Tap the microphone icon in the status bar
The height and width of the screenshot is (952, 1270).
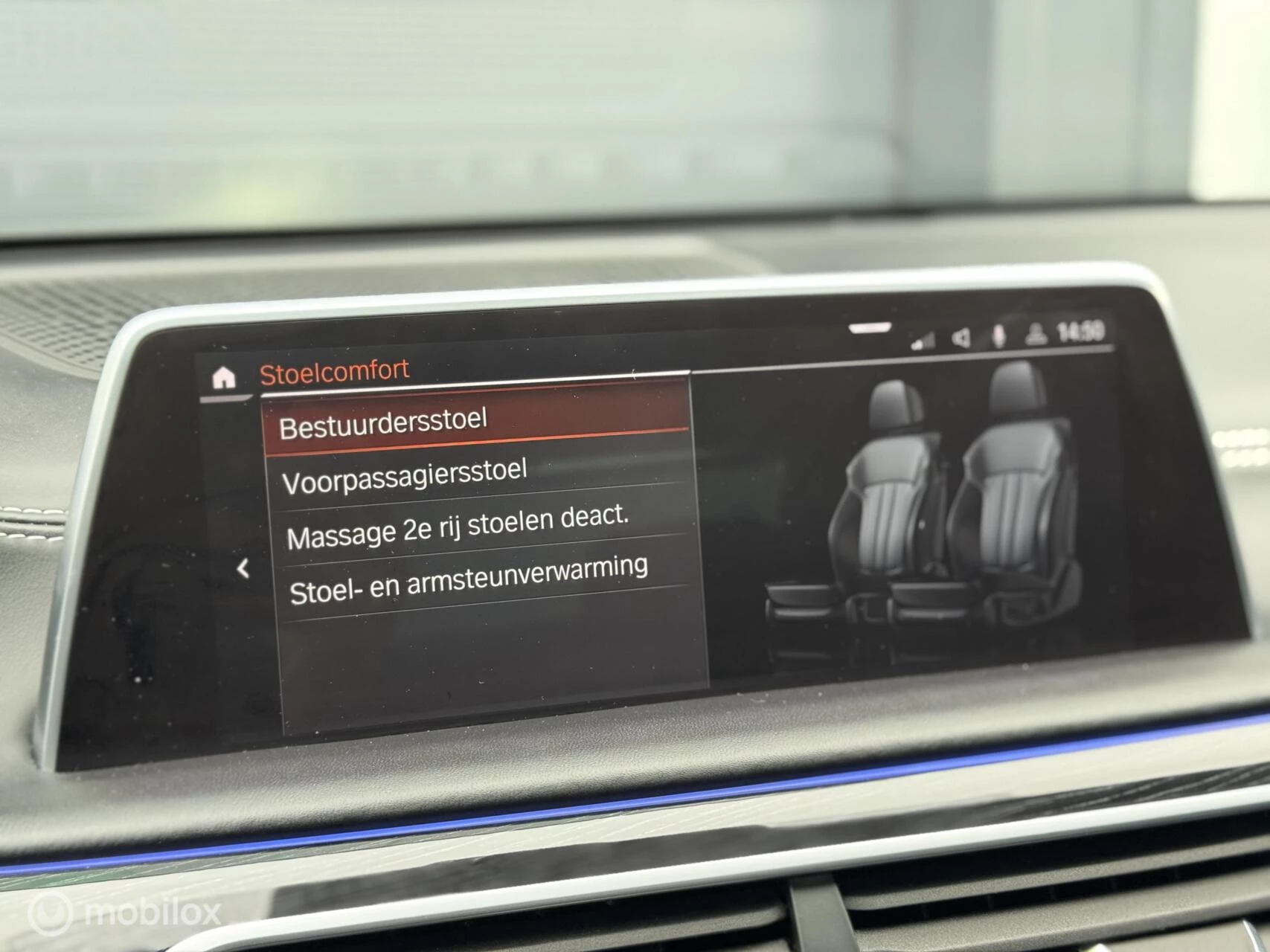(999, 336)
